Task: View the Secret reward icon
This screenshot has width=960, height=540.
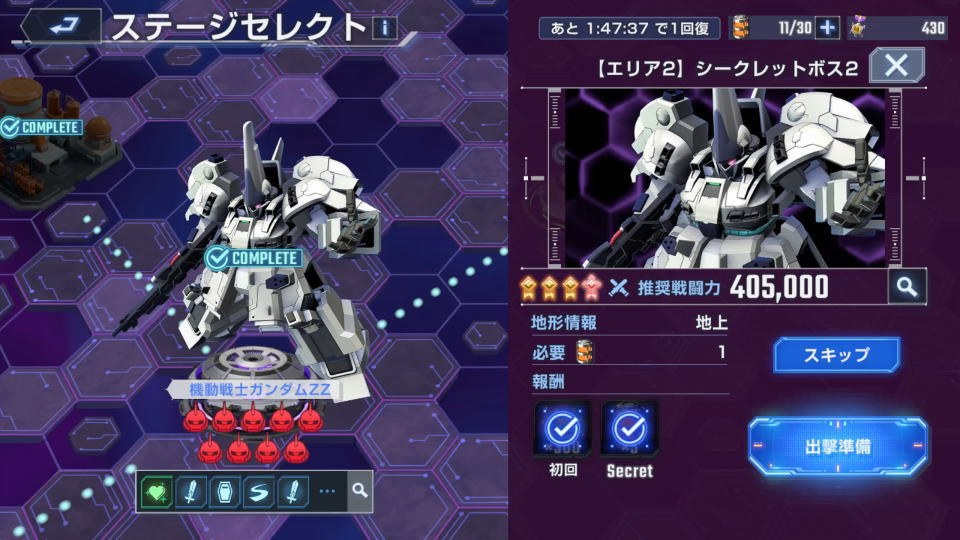Action: coord(629,430)
